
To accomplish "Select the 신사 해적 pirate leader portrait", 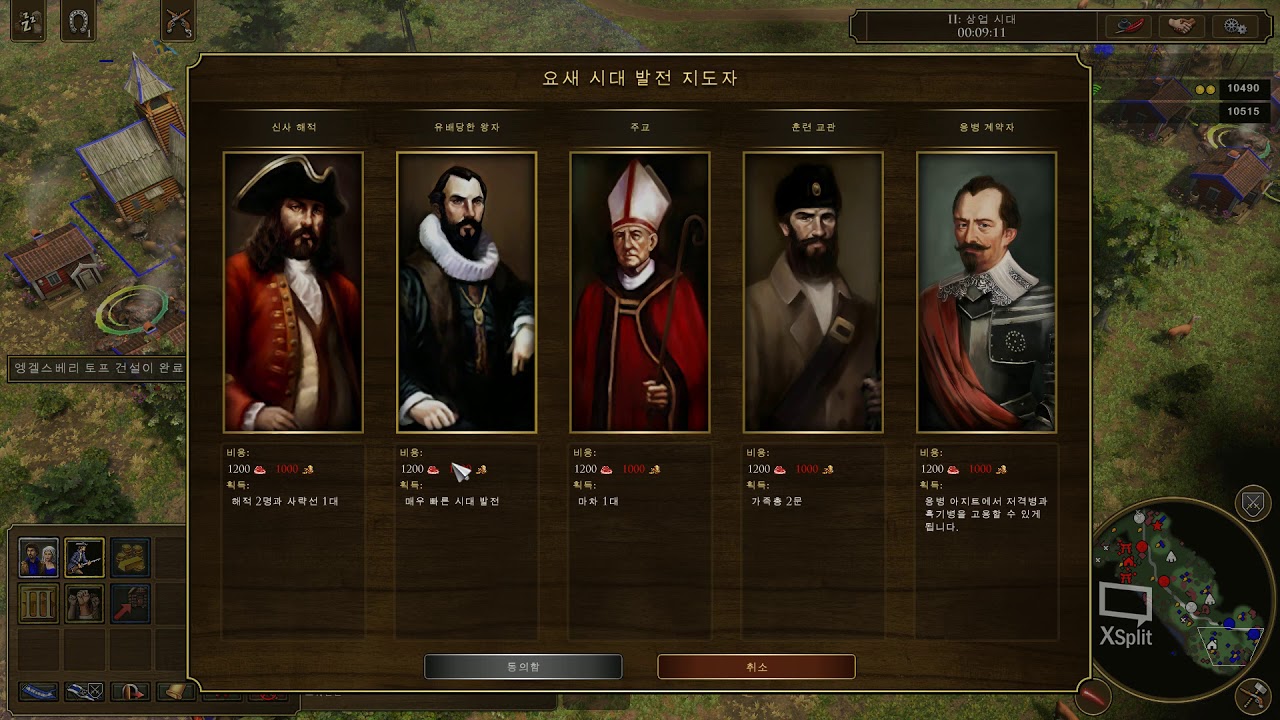I will pos(293,292).
